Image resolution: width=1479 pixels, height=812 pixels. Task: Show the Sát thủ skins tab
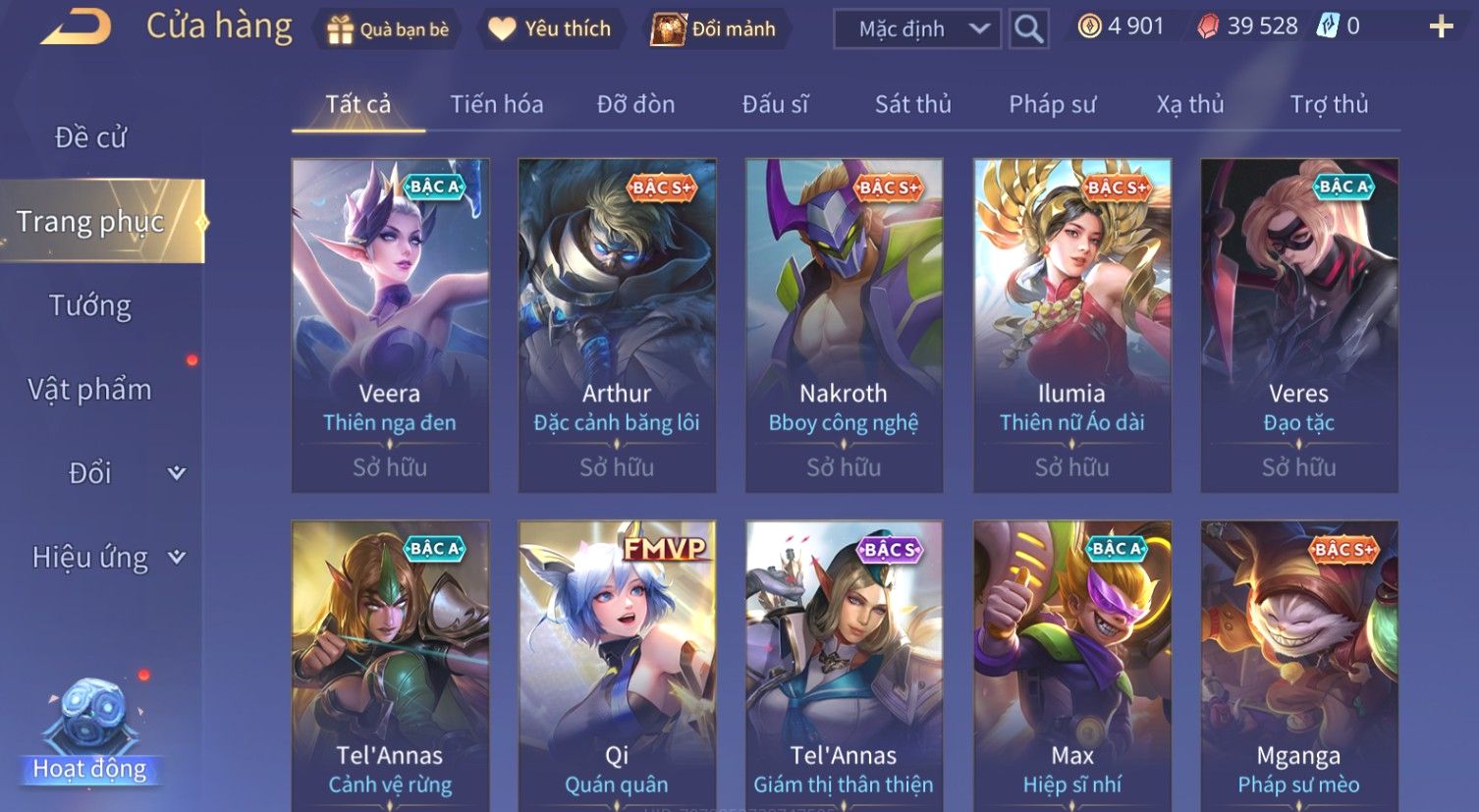[x=912, y=104]
